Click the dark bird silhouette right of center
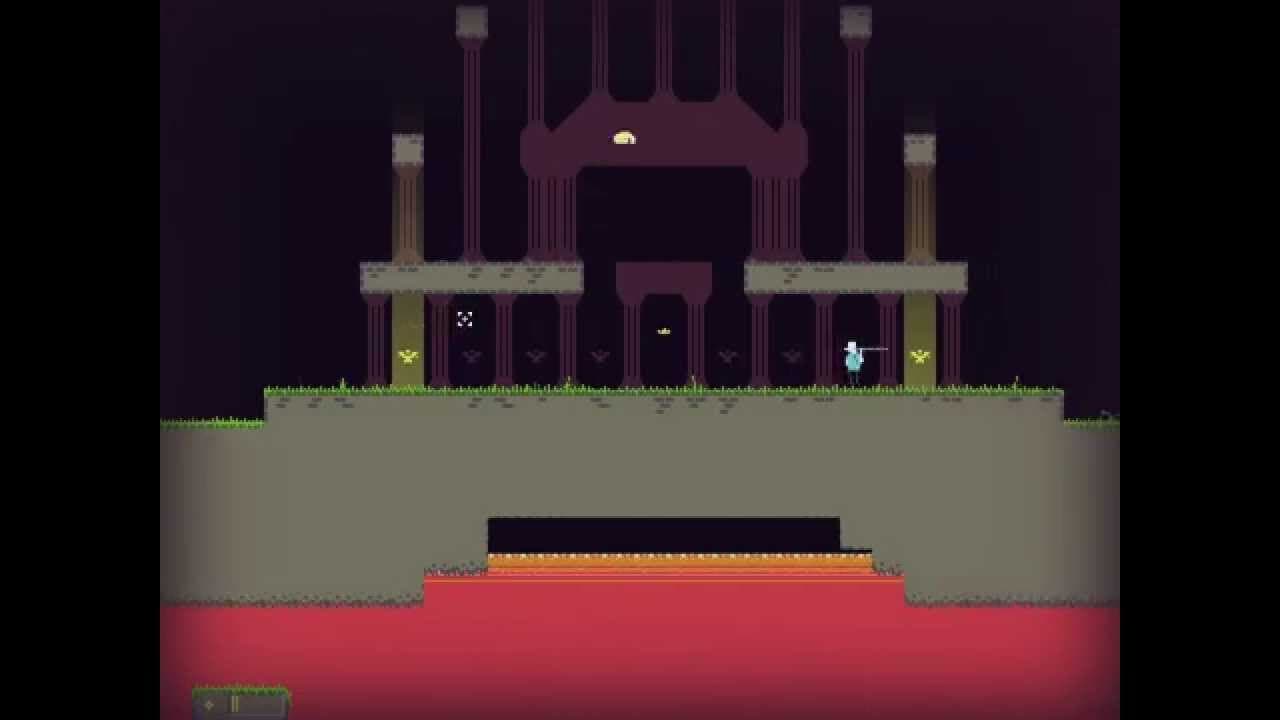 (x=725, y=354)
